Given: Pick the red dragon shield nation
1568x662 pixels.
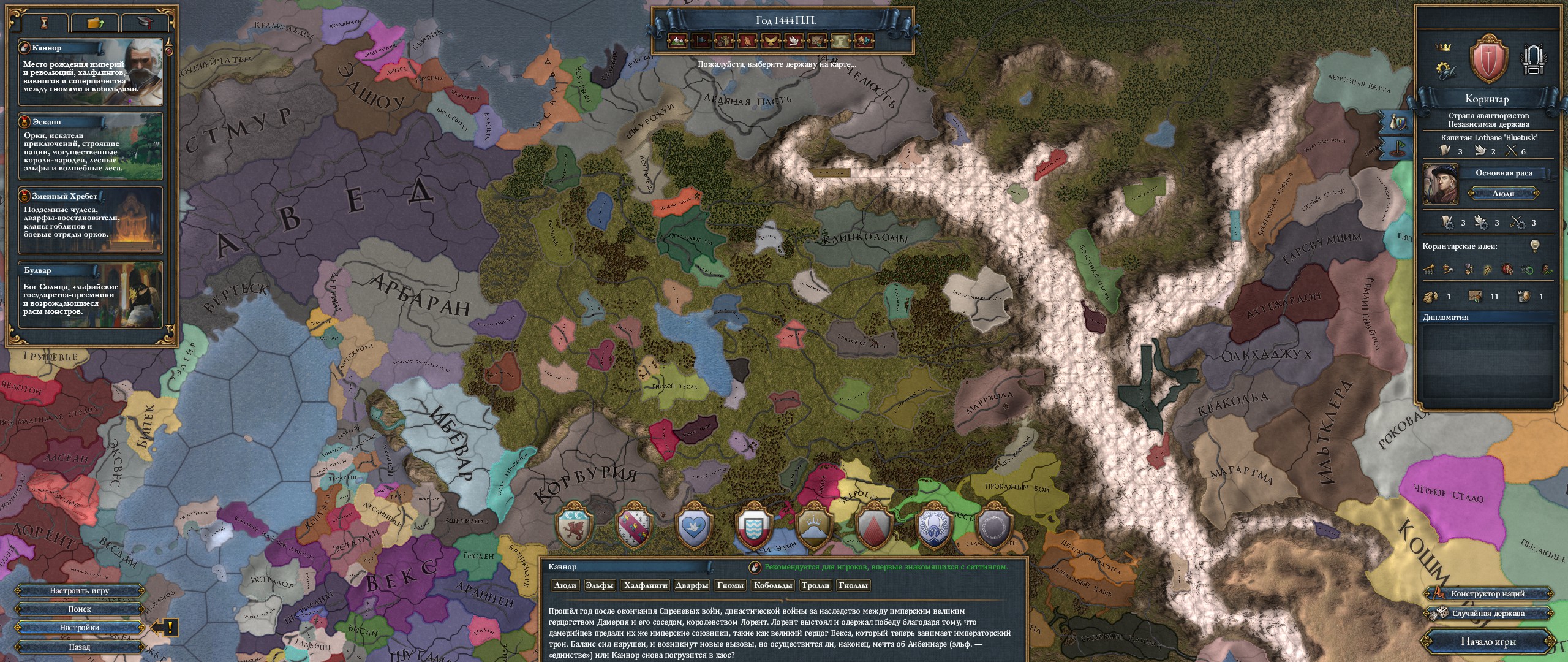Looking at the screenshot, I should [575, 526].
